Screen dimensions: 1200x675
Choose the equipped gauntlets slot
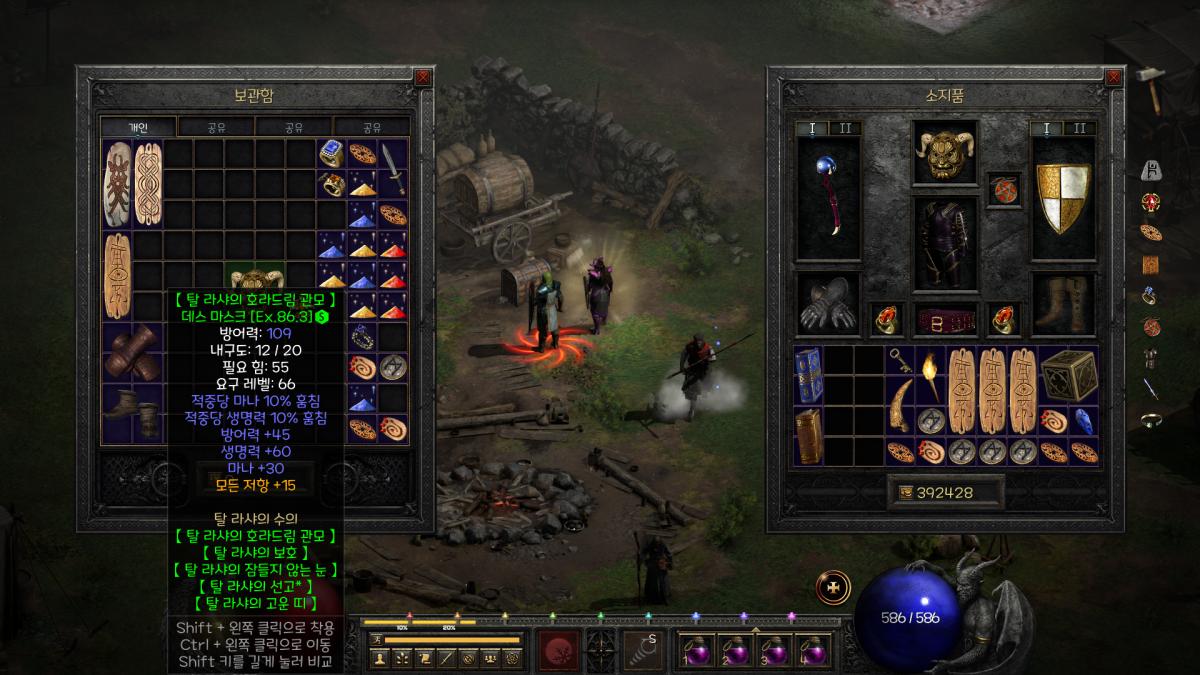click(x=827, y=303)
